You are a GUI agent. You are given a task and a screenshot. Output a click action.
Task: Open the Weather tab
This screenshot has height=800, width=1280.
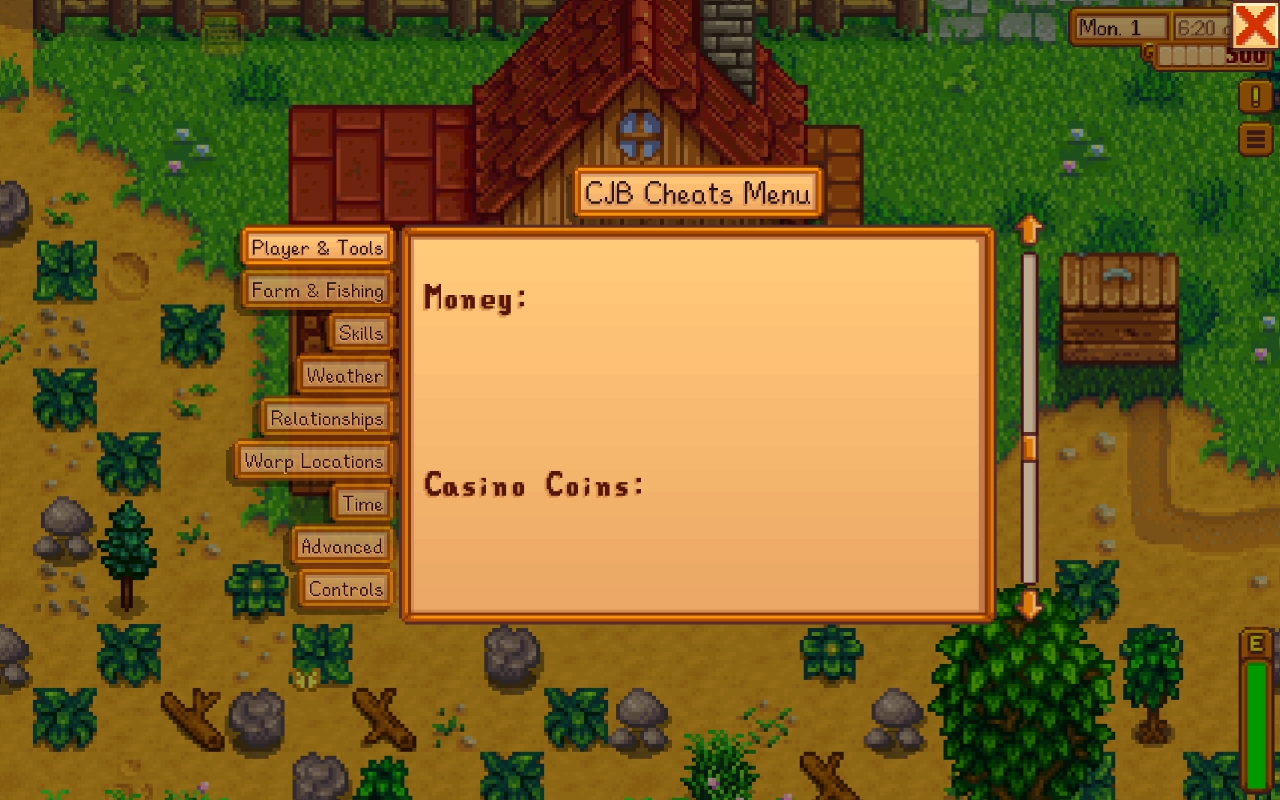point(345,375)
